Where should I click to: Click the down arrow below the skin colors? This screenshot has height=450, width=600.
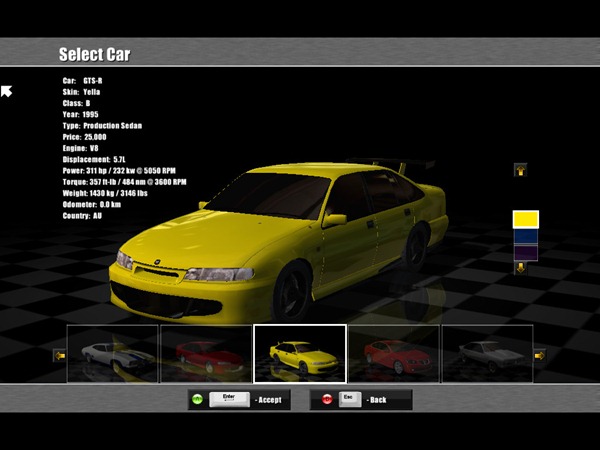pos(520,267)
